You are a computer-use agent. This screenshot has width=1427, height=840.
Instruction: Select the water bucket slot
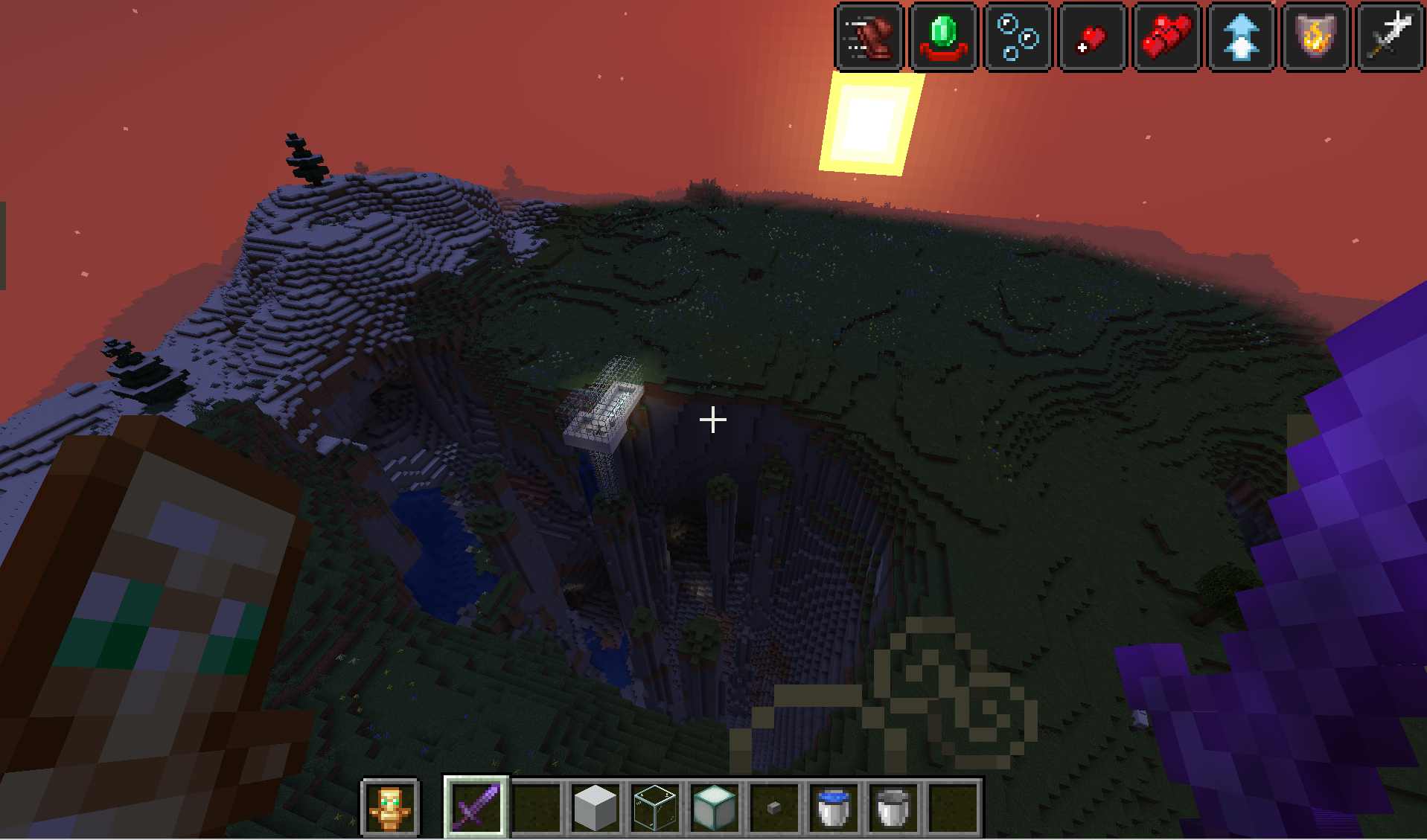click(834, 807)
